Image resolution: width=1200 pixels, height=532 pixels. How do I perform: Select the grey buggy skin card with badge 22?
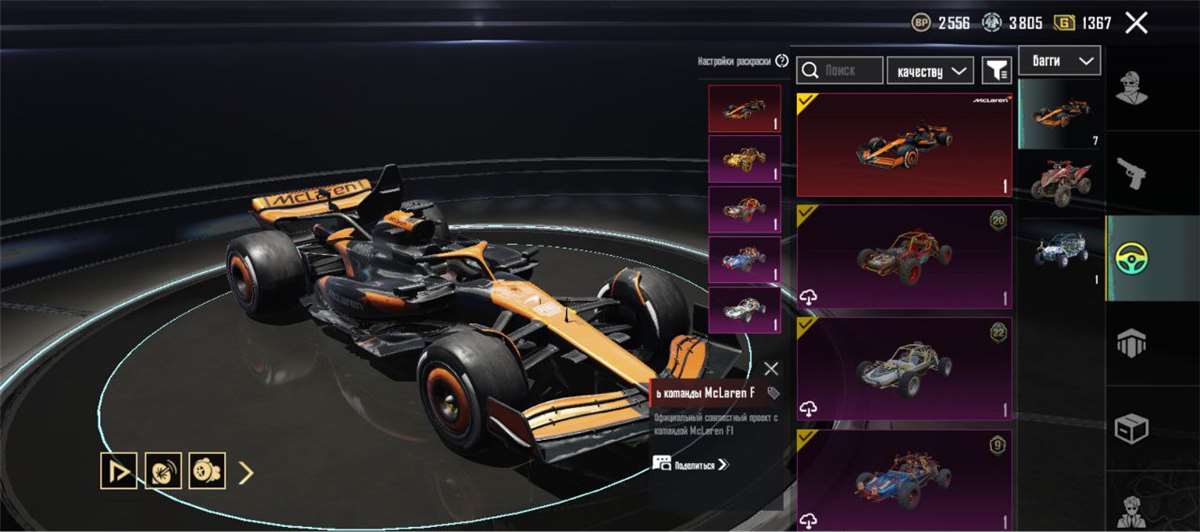click(x=903, y=369)
